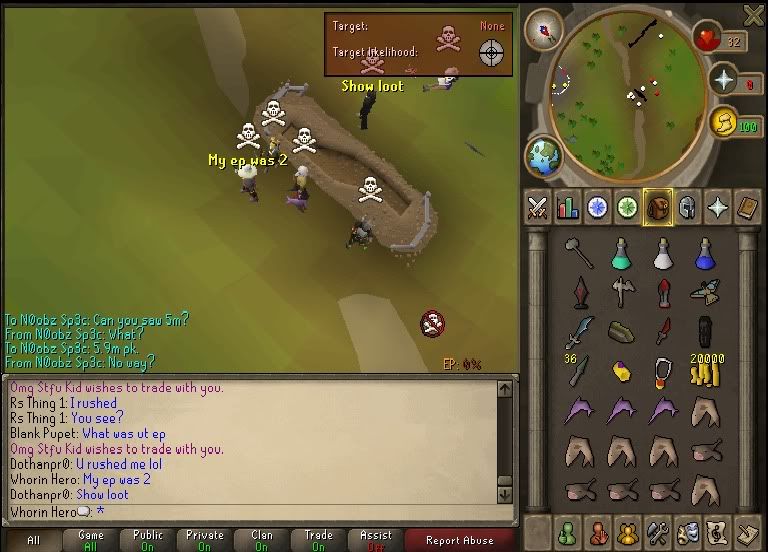This screenshot has height=552, width=768.
Task: Open the Combat Styles tab with crossed swords
Action: coord(538,207)
